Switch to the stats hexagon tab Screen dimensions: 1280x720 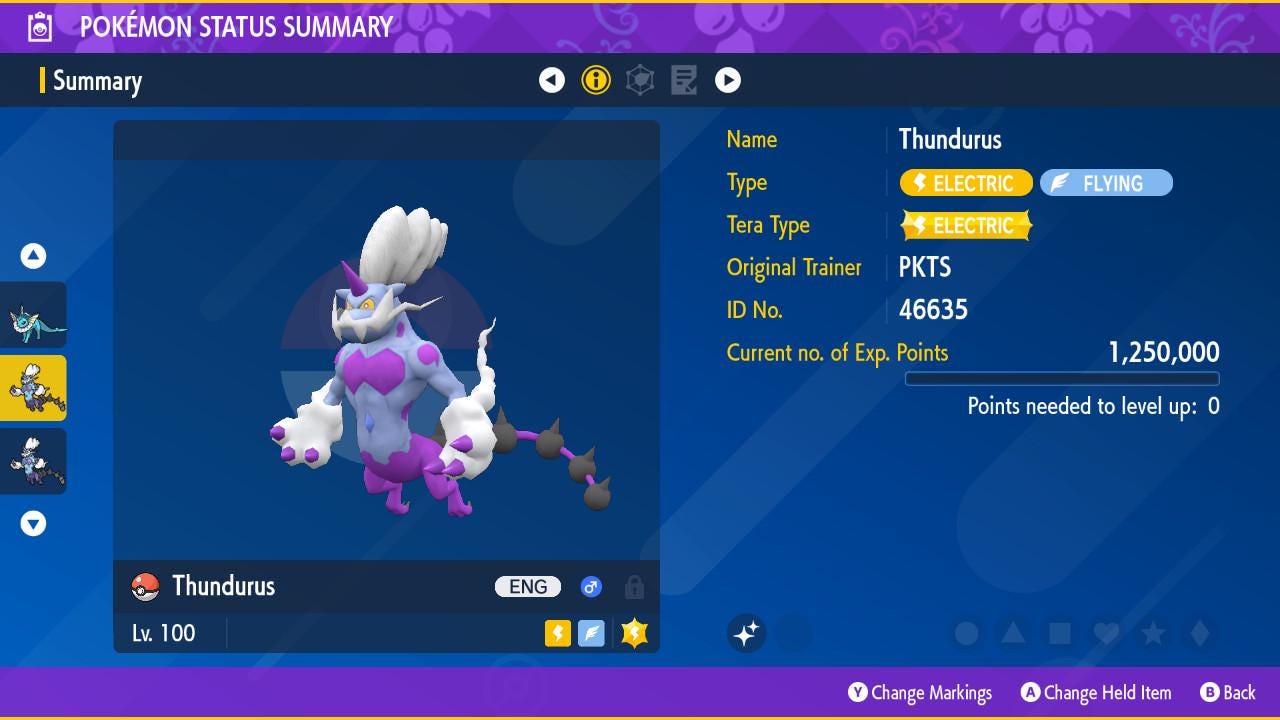(640, 80)
